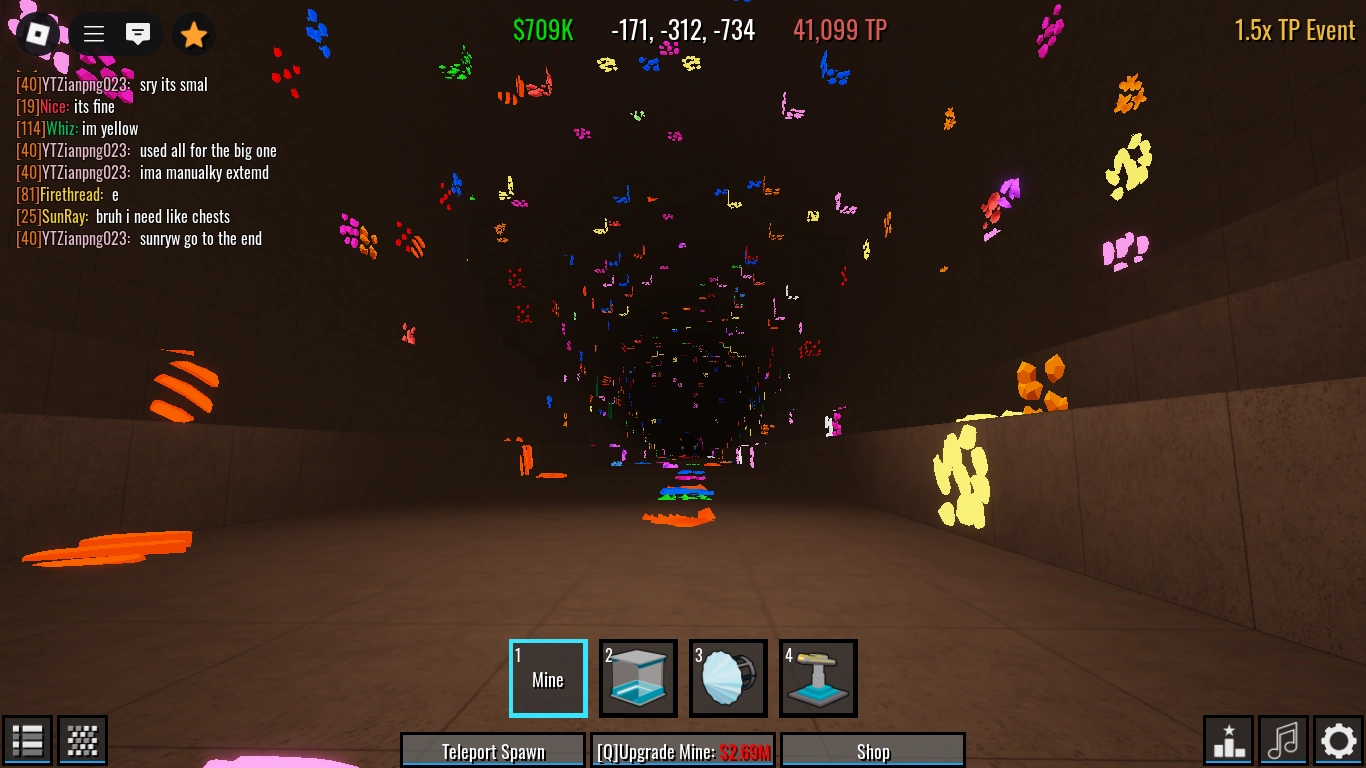Select the glass crate in hotbar slot 2
The image size is (1366, 768).
[637, 678]
